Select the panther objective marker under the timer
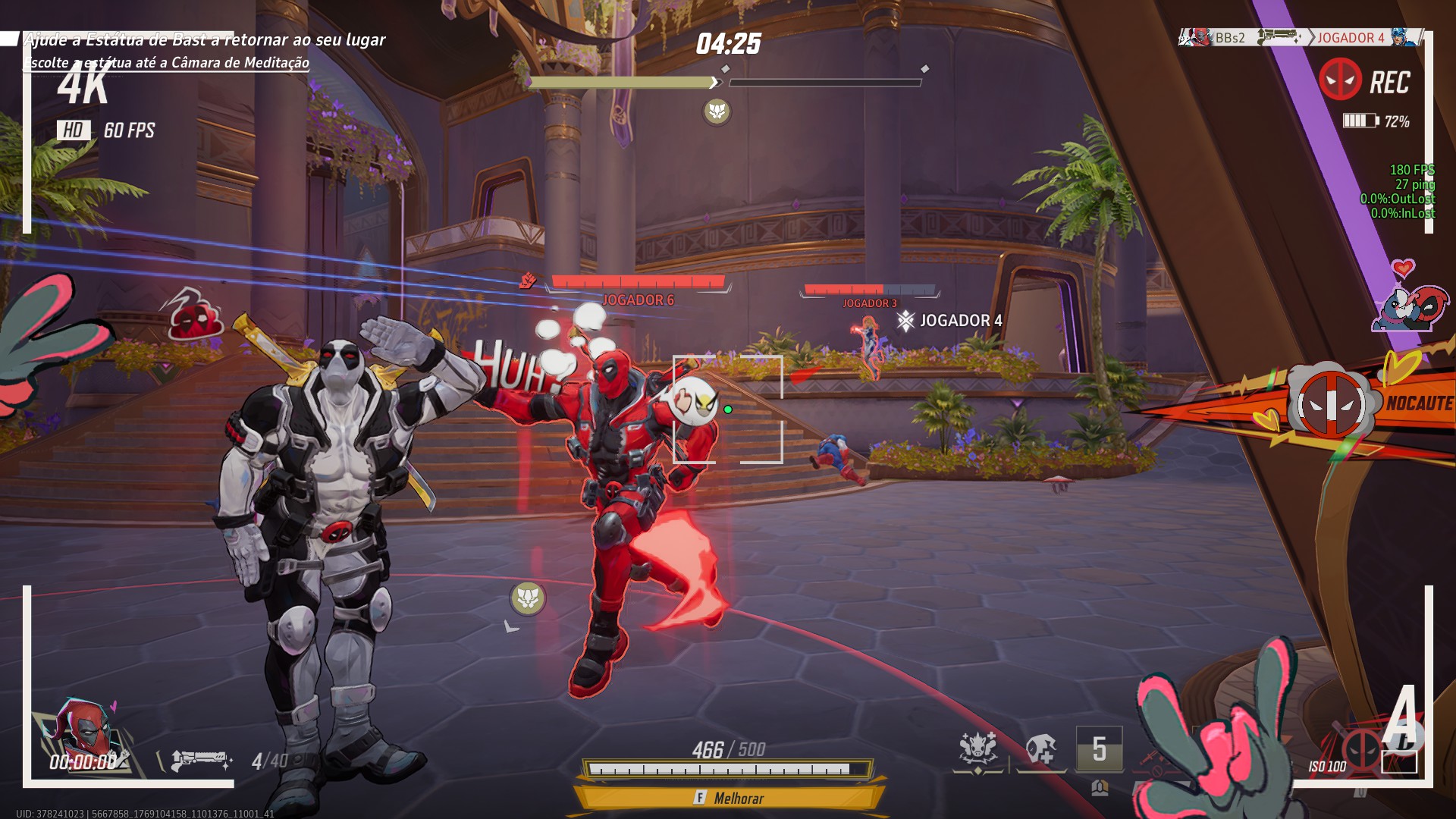 click(x=717, y=111)
